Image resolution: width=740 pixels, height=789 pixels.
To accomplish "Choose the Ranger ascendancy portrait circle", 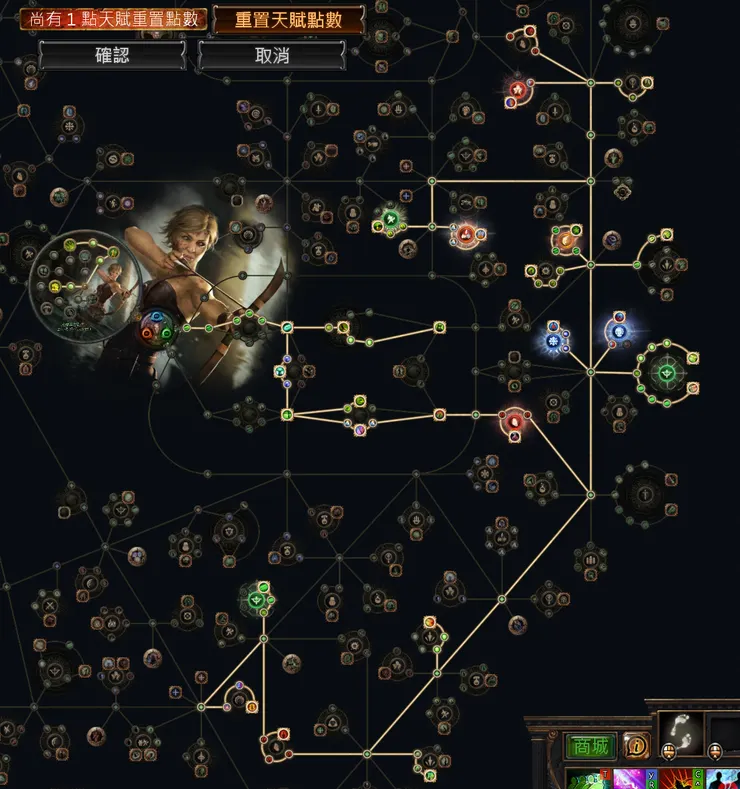I will coord(75,278).
